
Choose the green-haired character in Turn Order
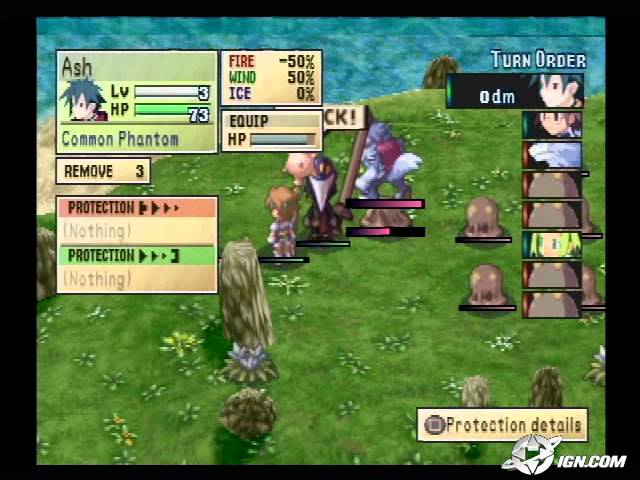(x=552, y=244)
